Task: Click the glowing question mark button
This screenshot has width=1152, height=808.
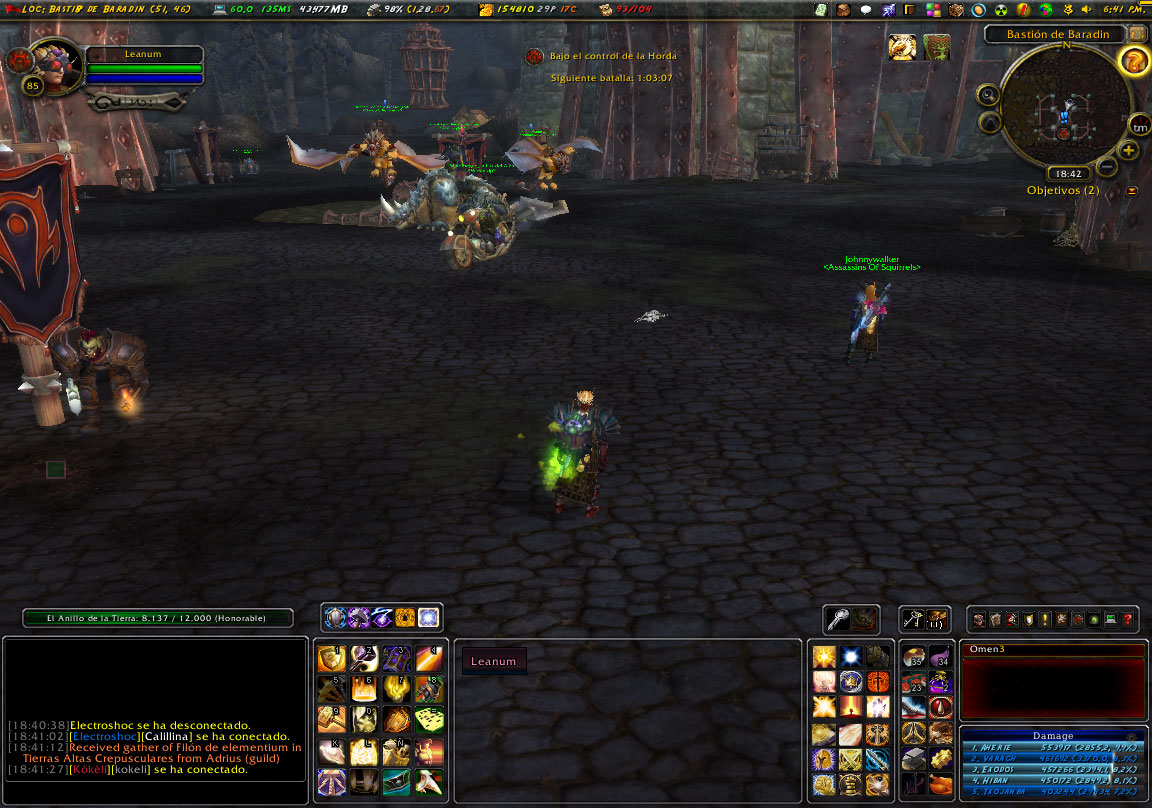Action: click(x=1133, y=62)
